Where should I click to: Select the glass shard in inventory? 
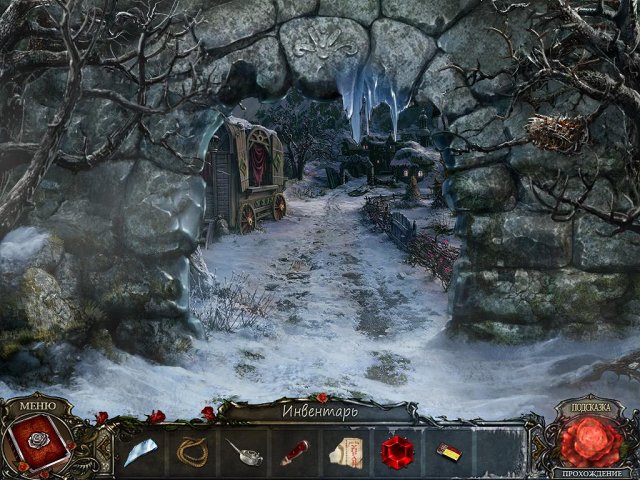tap(141, 452)
